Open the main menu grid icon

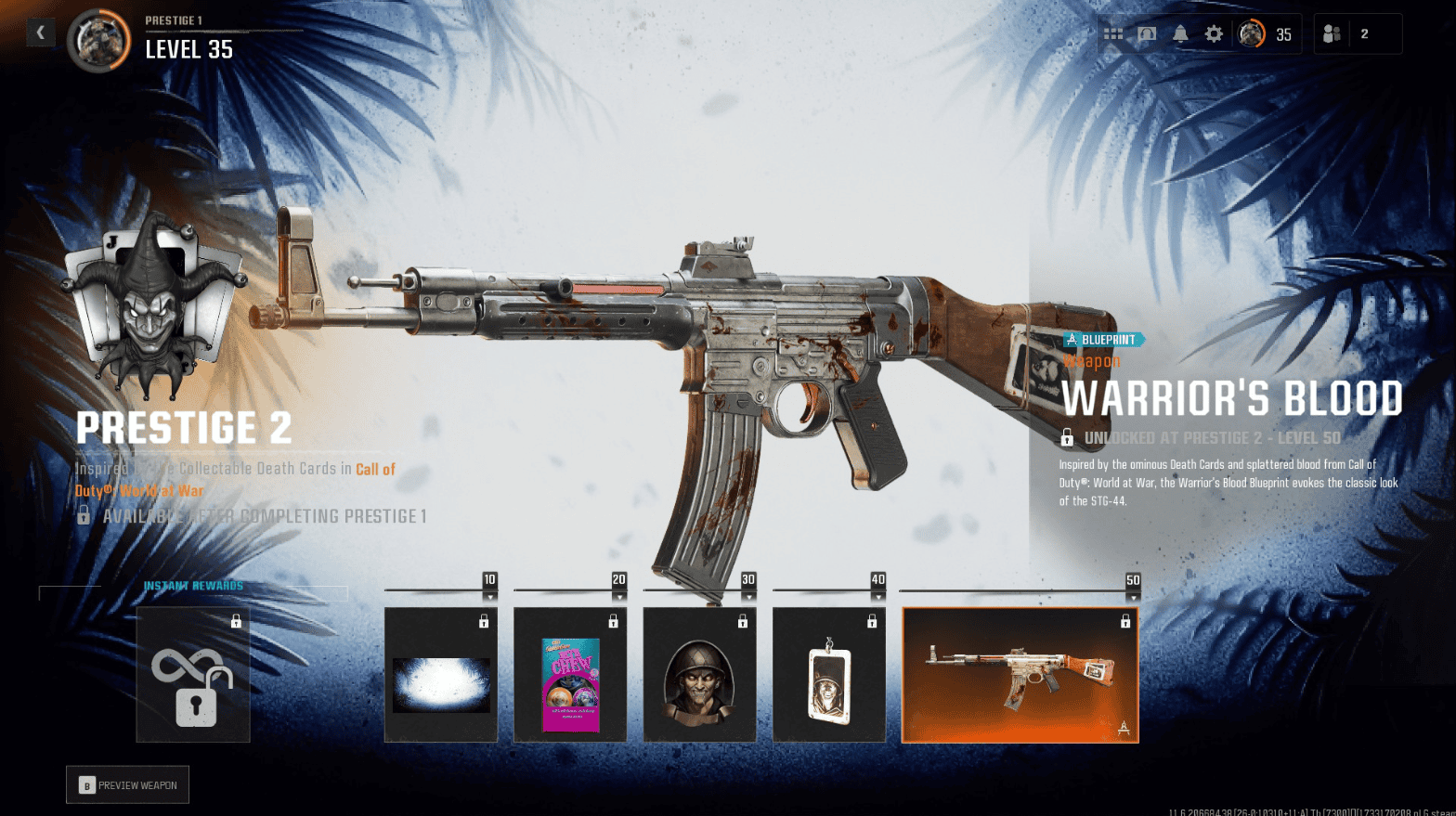coord(1112,32)
